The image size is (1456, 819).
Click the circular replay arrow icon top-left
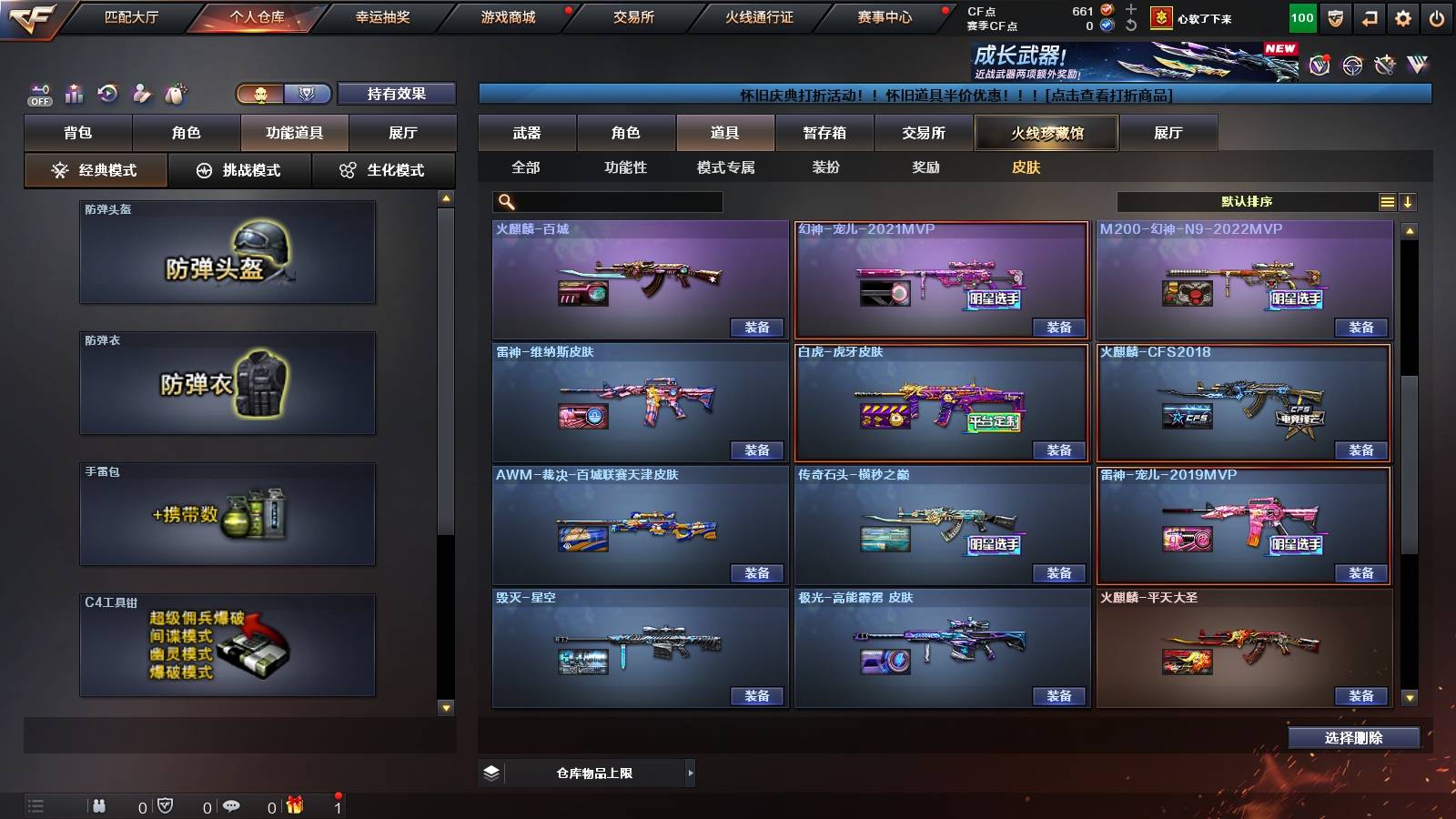tap(106, 93)
